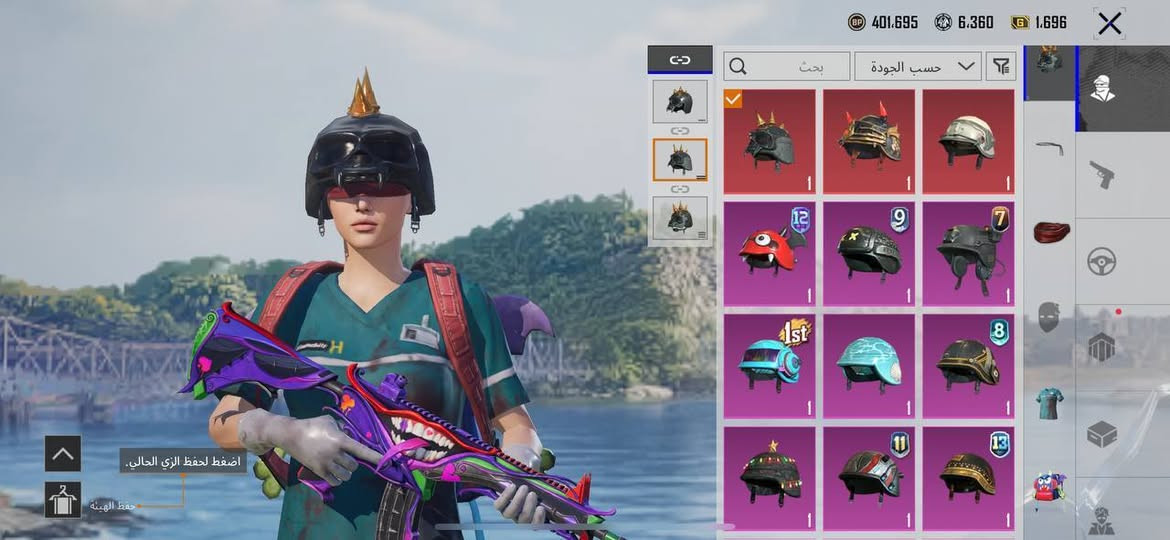This screenshot has width=1170, height=540.
Task: Close the inventory with the X button
Action: point(1109,23)
